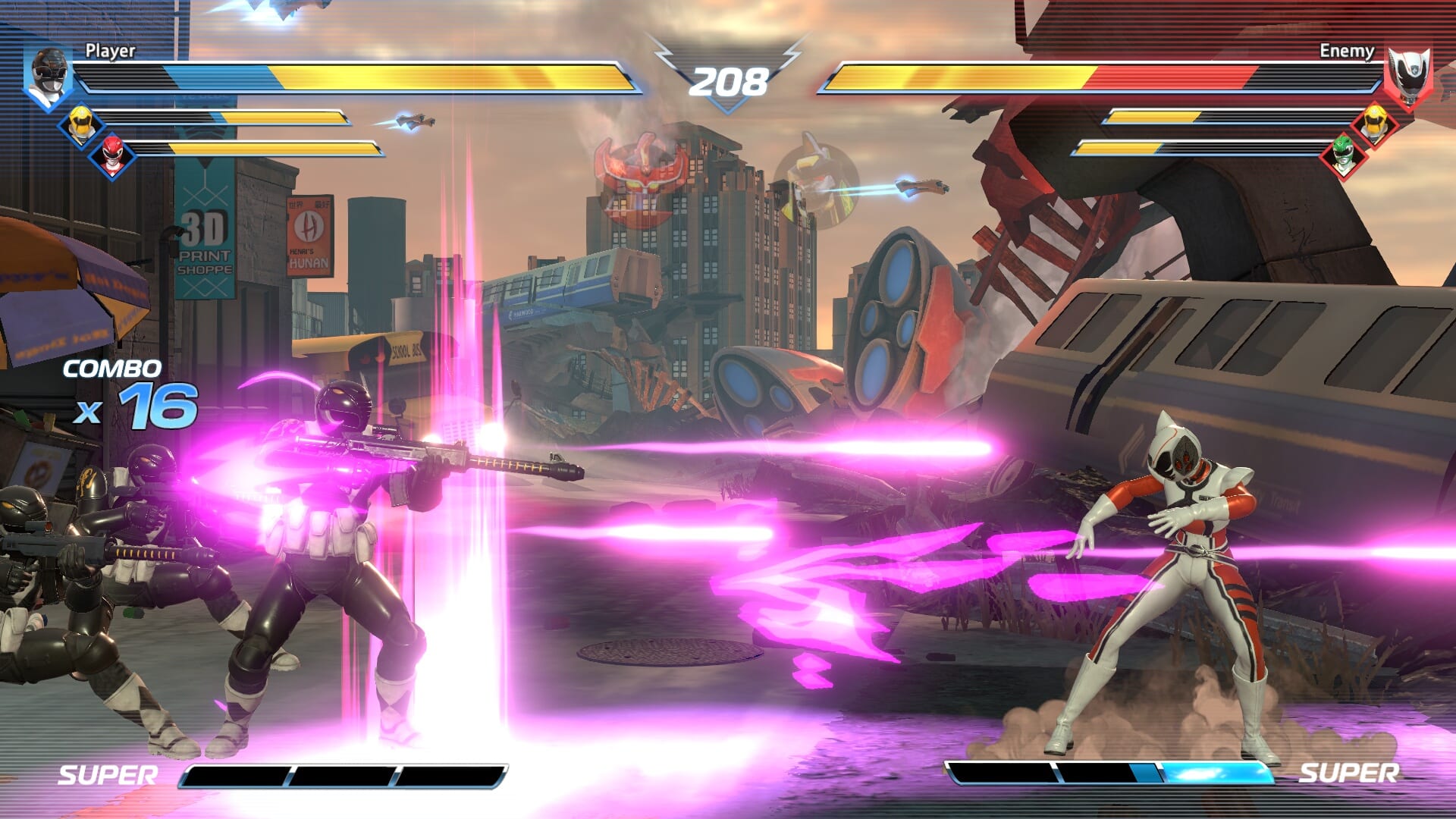Viewport: 1456px width, 819px height.
Task: Select the Enemy's yellow ranger assist portrait
Action: pyautogui.click(x=1373, y=124)
